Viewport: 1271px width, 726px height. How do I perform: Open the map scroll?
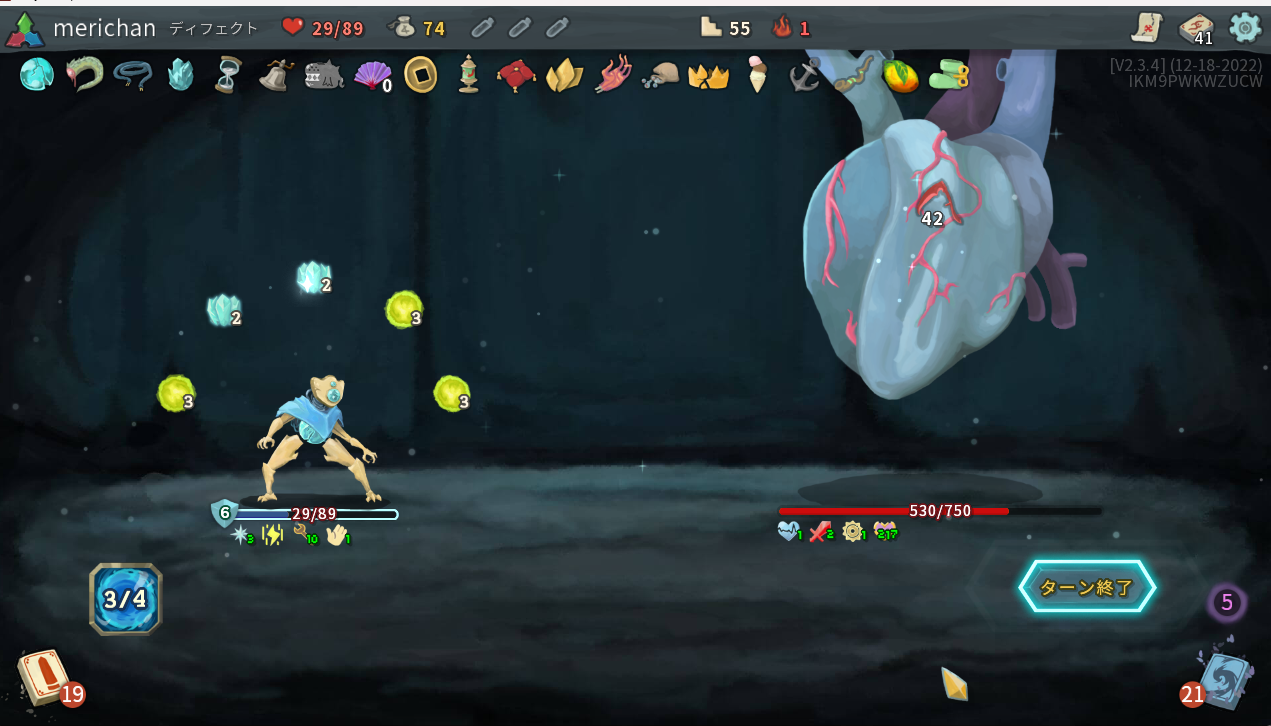point(1147,27)
